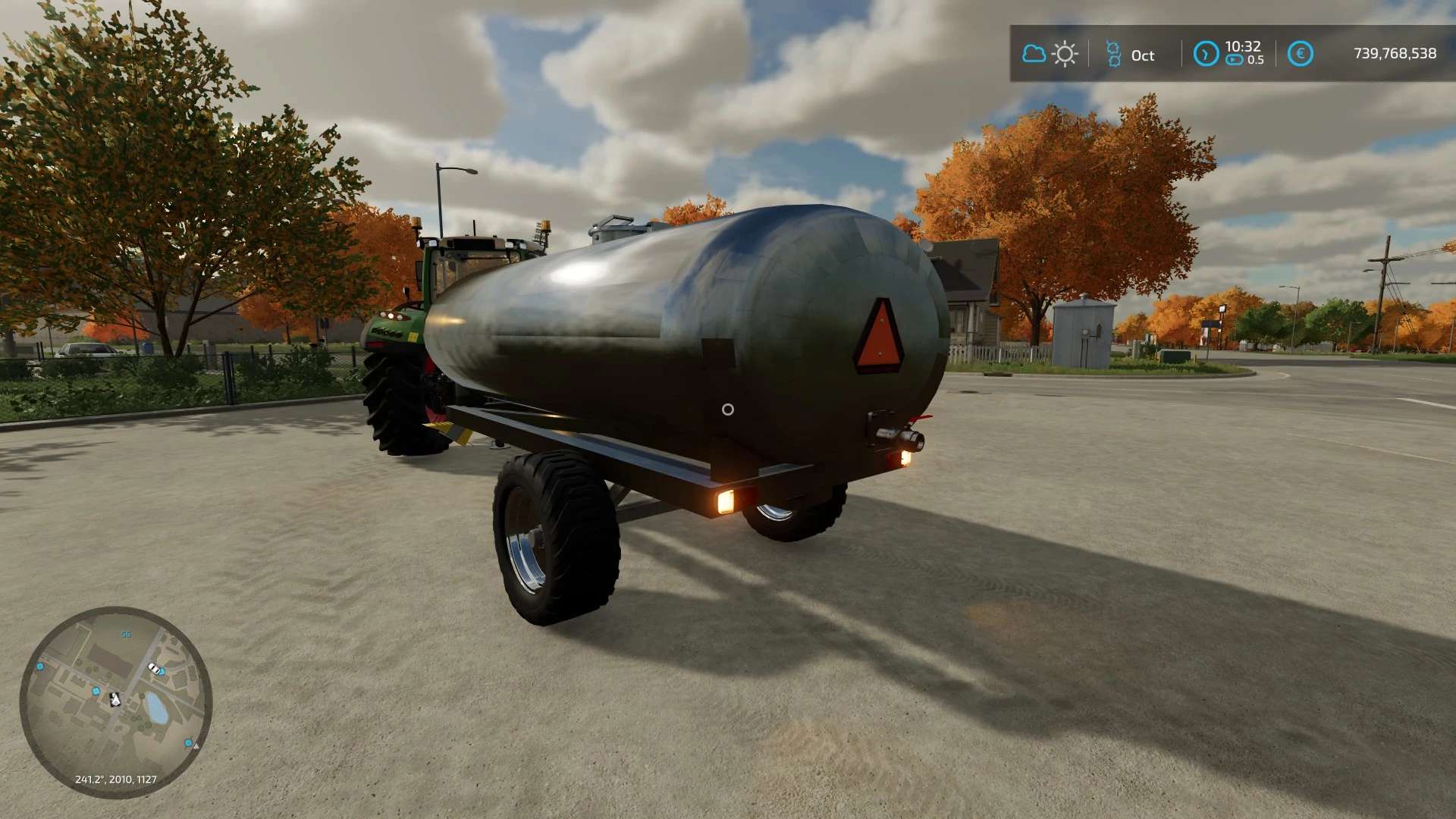Select the October season calendar icon
The width and height of the screenshot is (1456, 819).
pos(1113,55)
